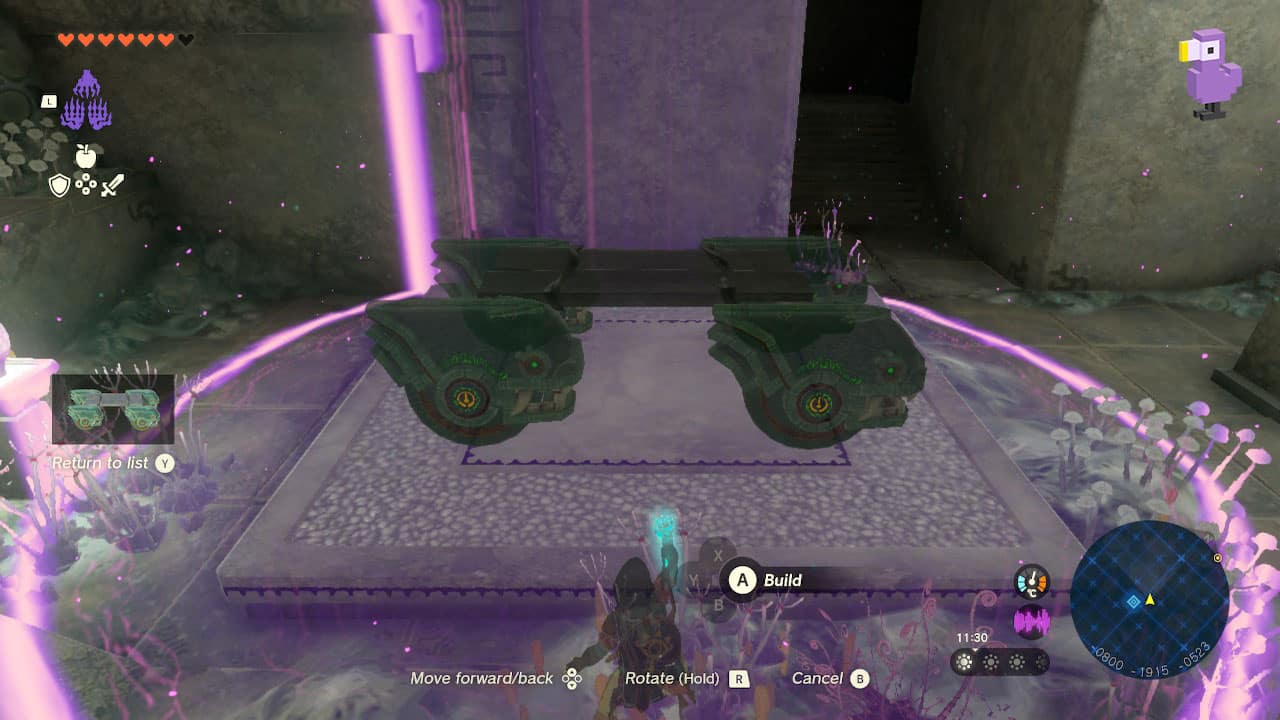1280x720 pixels.
Task: Toggle the first red heart icon
Action: click(66, 39)
